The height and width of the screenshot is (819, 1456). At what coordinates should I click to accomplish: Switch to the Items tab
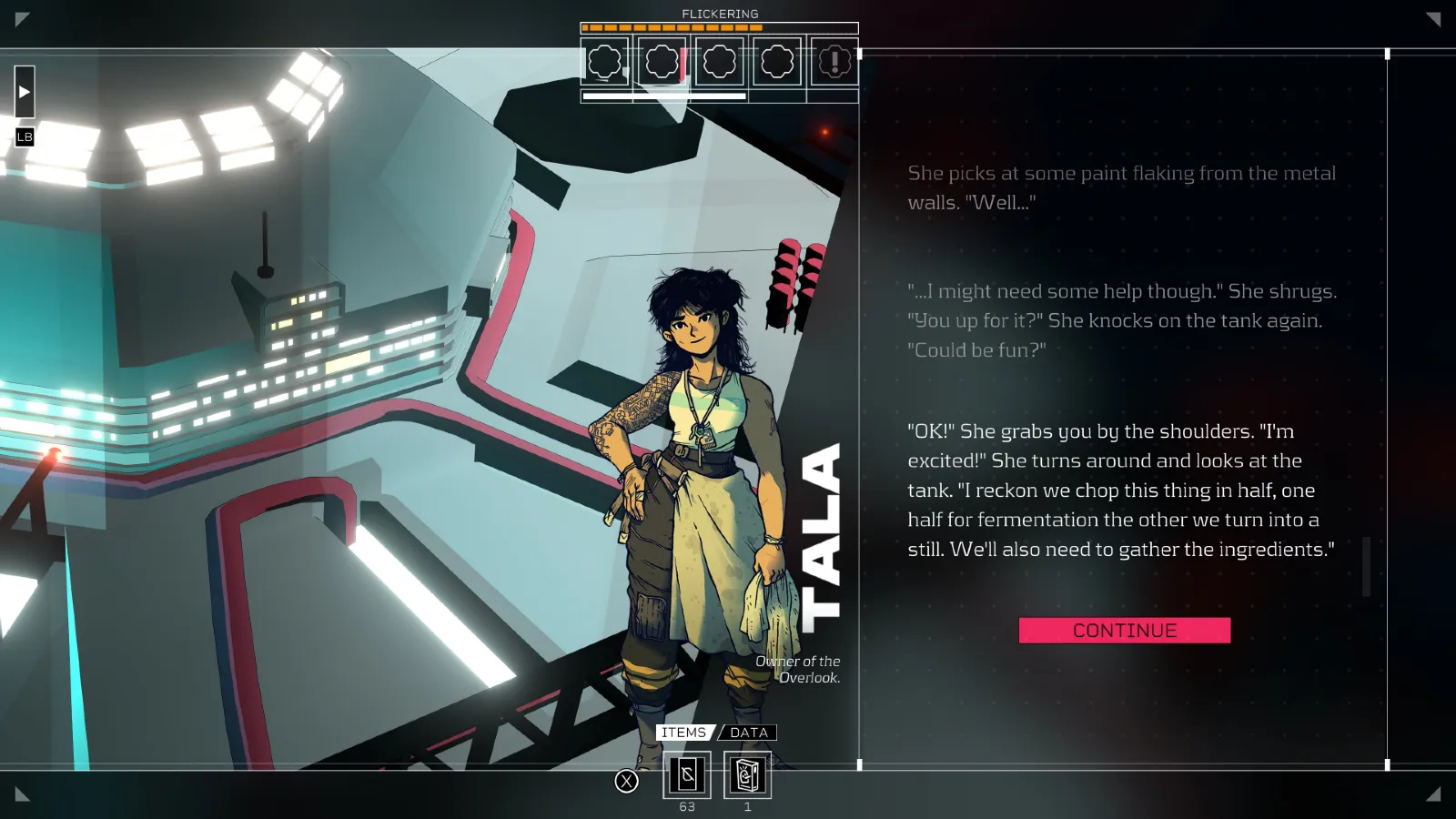(683, 733)
